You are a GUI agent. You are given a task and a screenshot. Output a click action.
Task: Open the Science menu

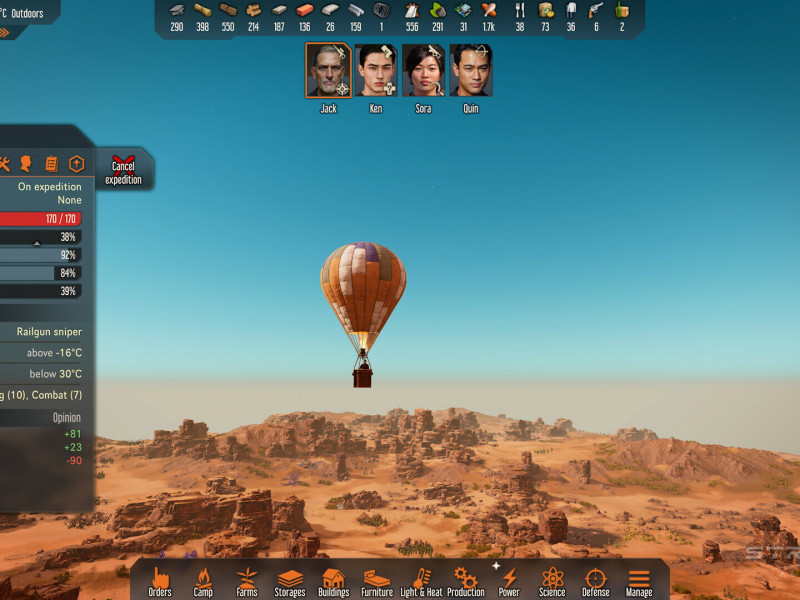tap(552, 580)
